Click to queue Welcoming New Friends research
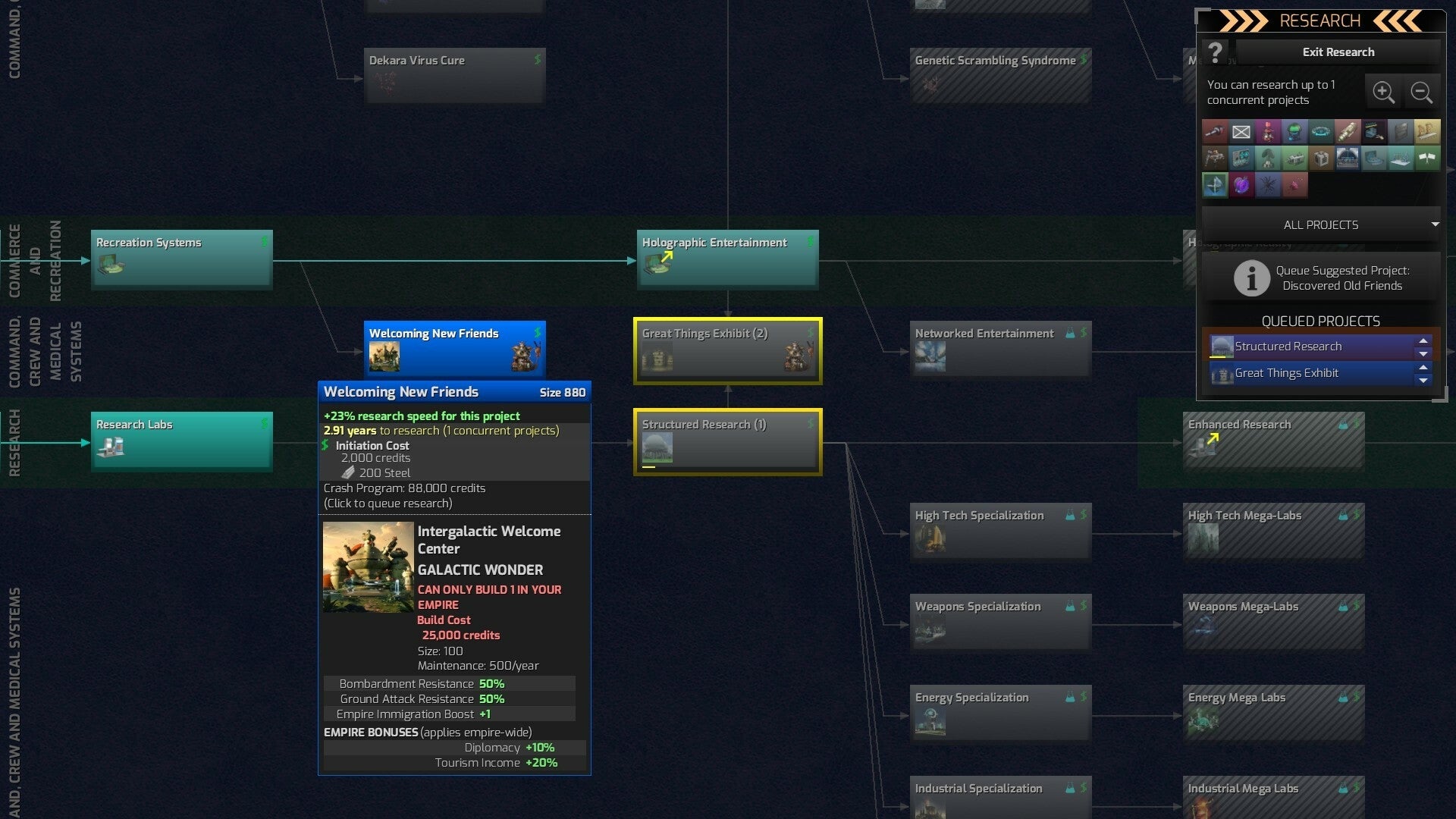 (453, 350)
